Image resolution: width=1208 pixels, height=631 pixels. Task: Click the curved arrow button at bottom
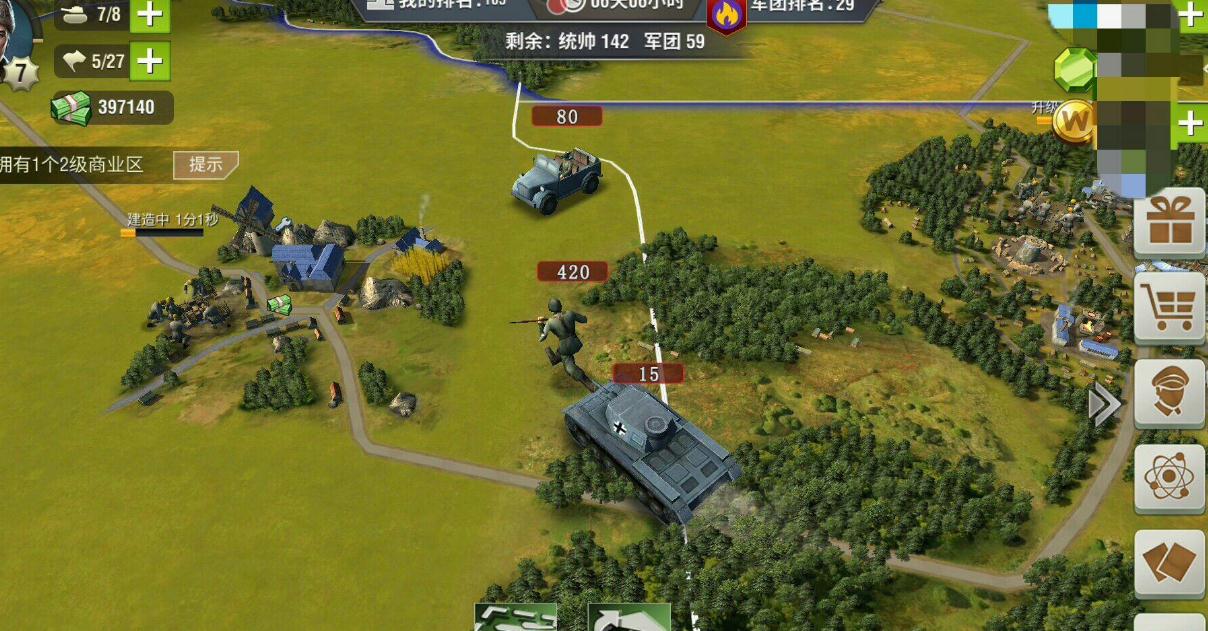629,619
